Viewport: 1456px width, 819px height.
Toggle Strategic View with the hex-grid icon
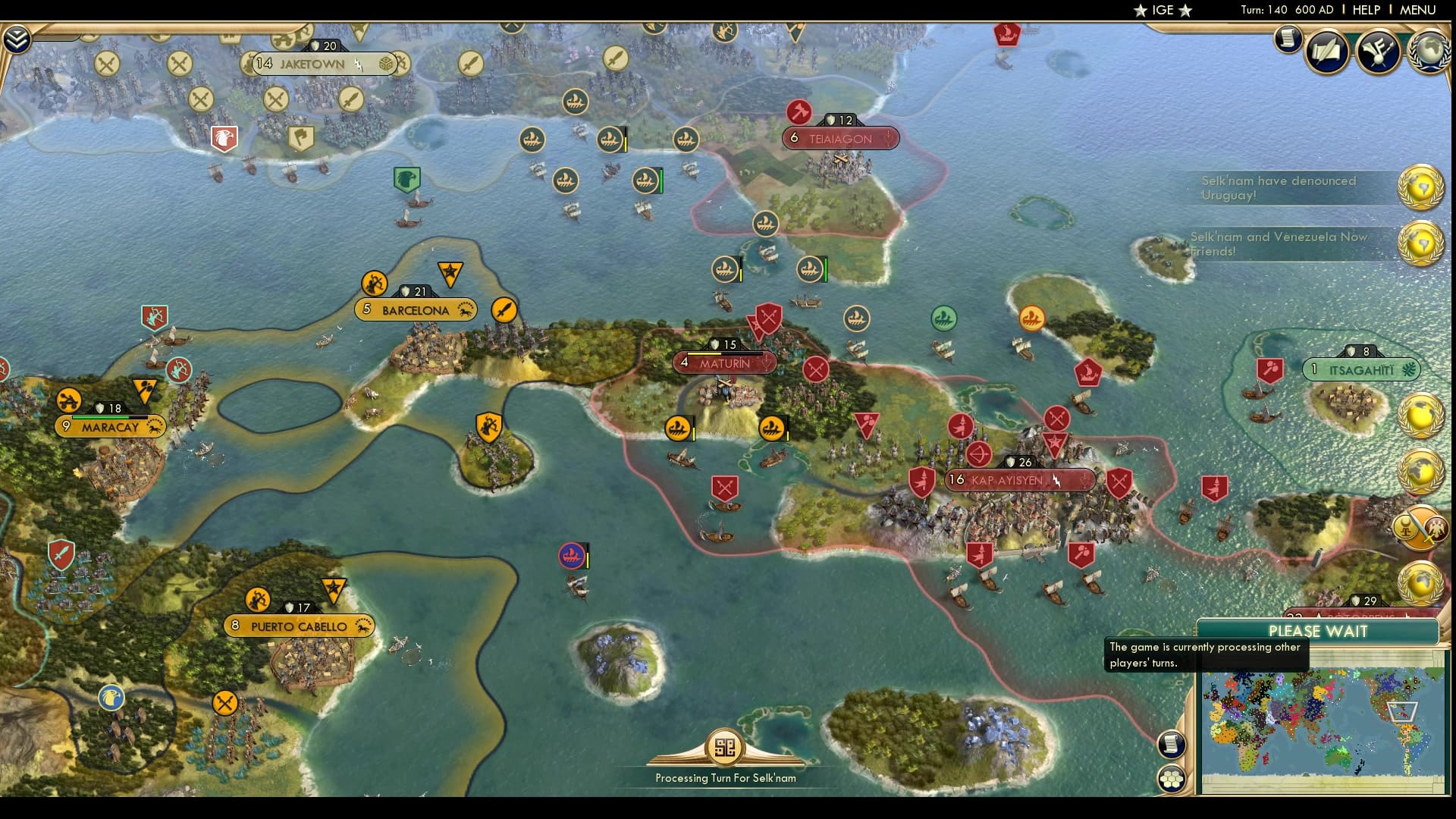click(x=1172, y=777)
